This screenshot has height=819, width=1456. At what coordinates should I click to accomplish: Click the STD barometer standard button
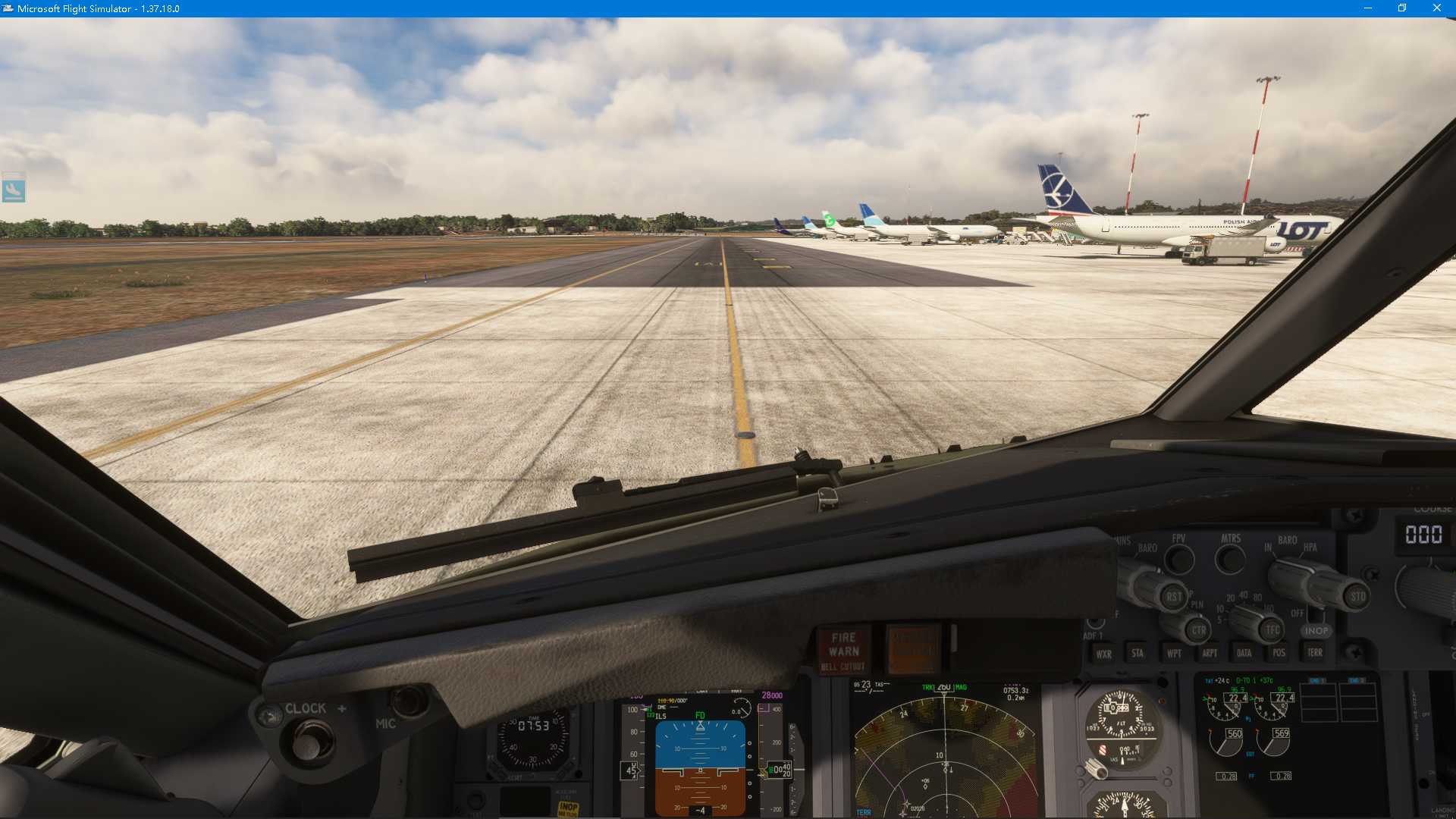[1357, 596]
